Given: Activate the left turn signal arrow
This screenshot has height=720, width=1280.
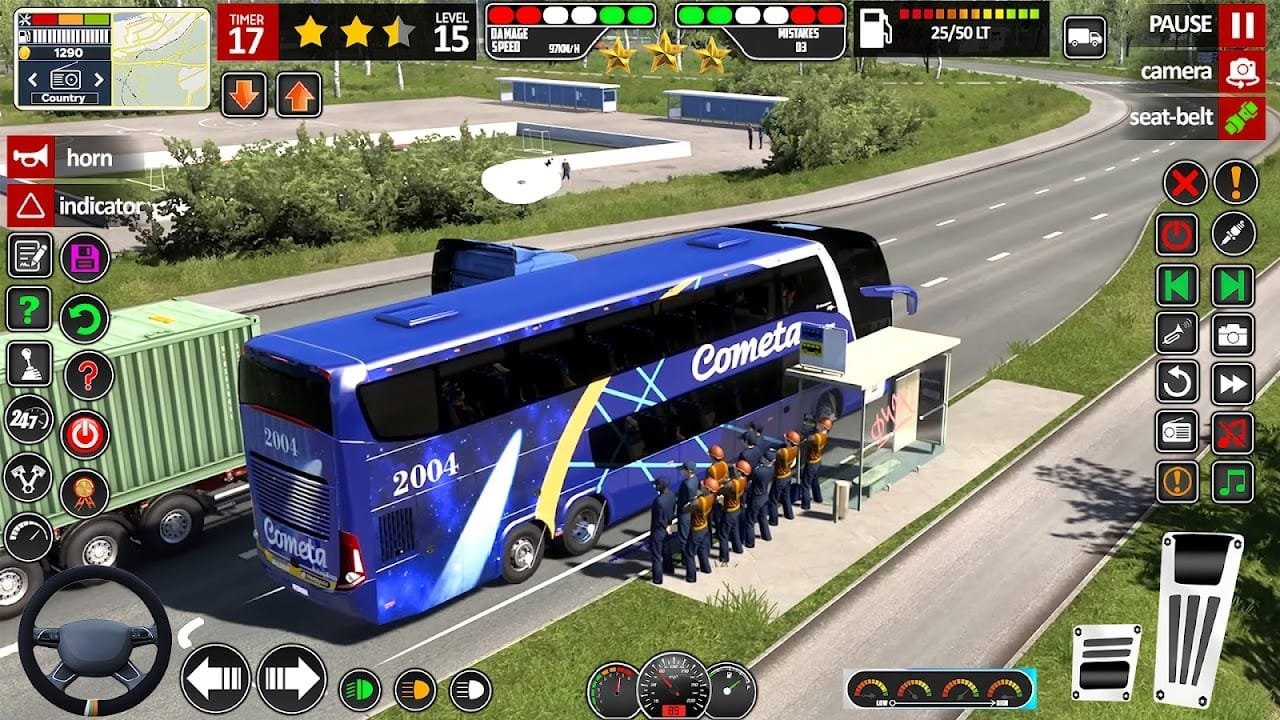Looking at the screenshot, I should (215, 678).
